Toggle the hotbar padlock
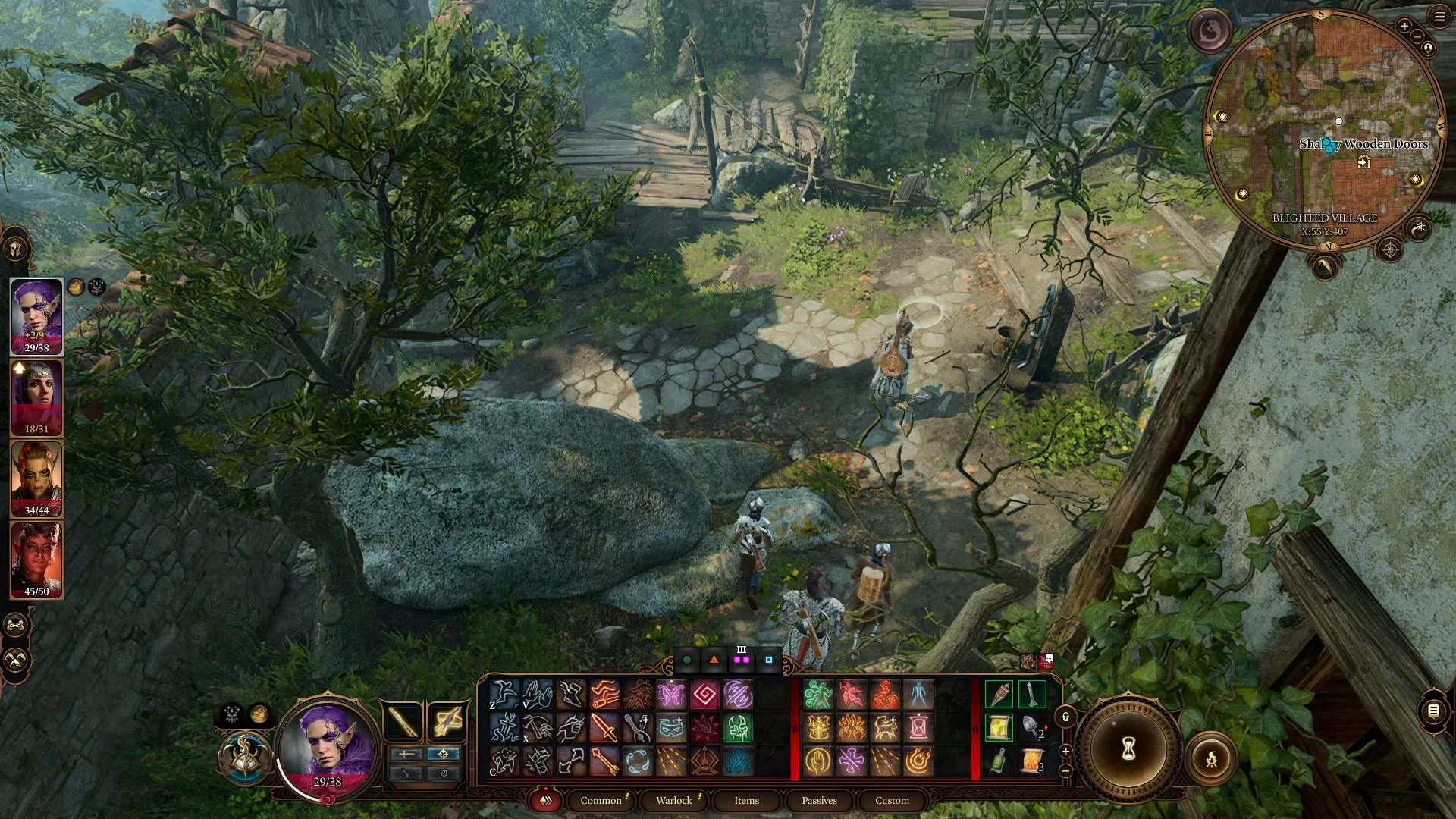 pos(1065,717)
